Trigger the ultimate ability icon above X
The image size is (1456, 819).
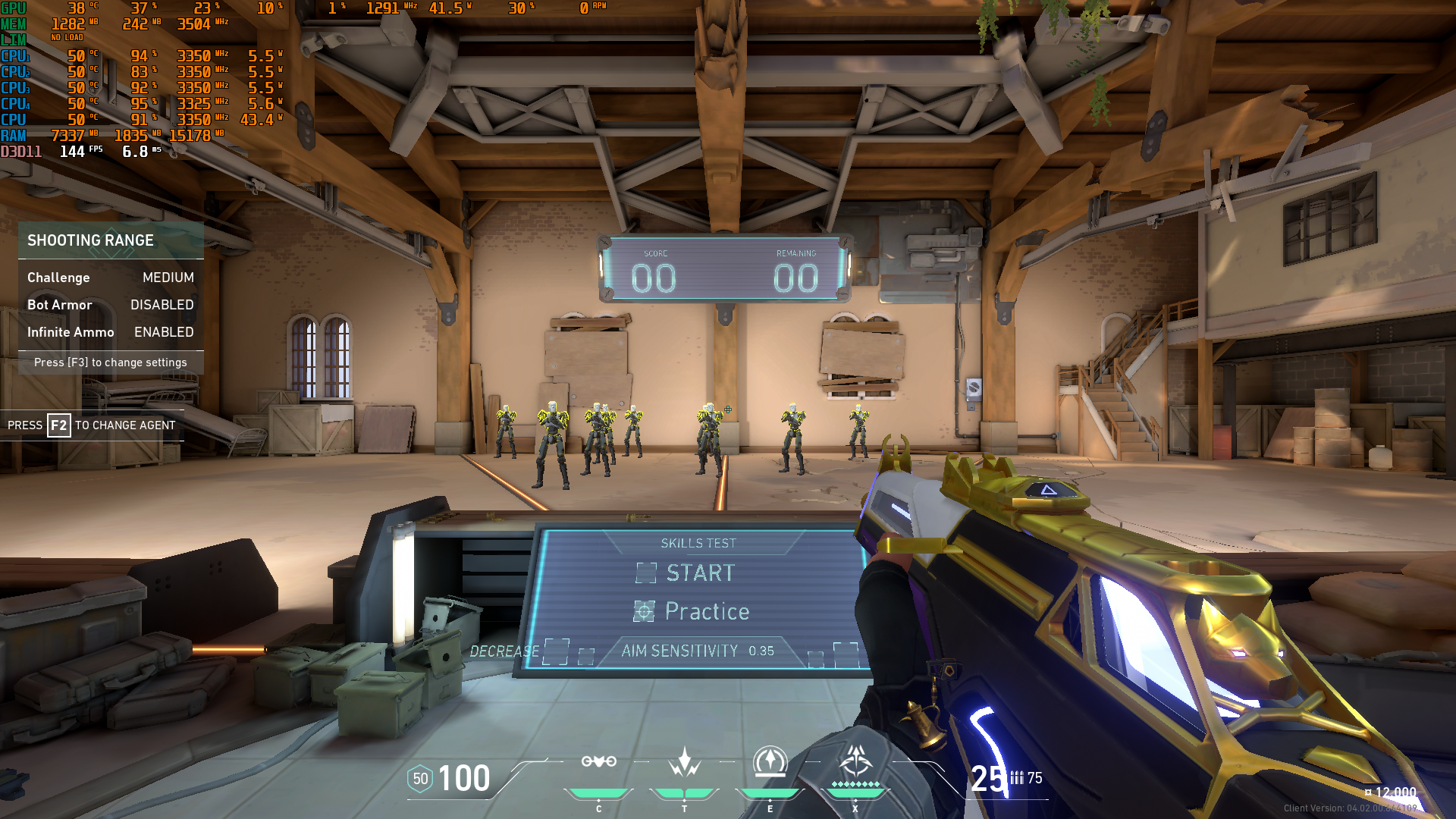tap(855, 760)
